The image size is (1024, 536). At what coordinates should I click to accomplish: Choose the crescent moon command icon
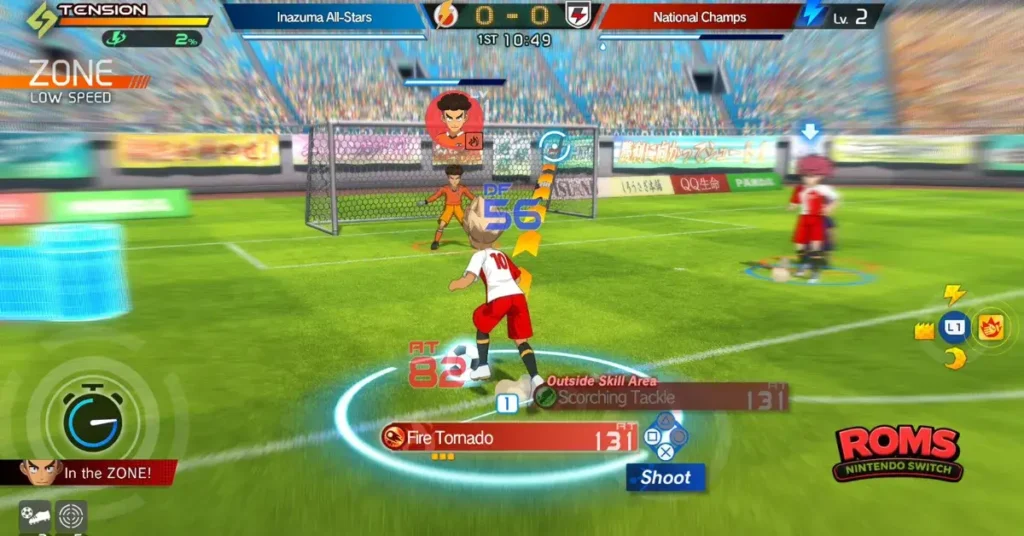coord(955,358)
